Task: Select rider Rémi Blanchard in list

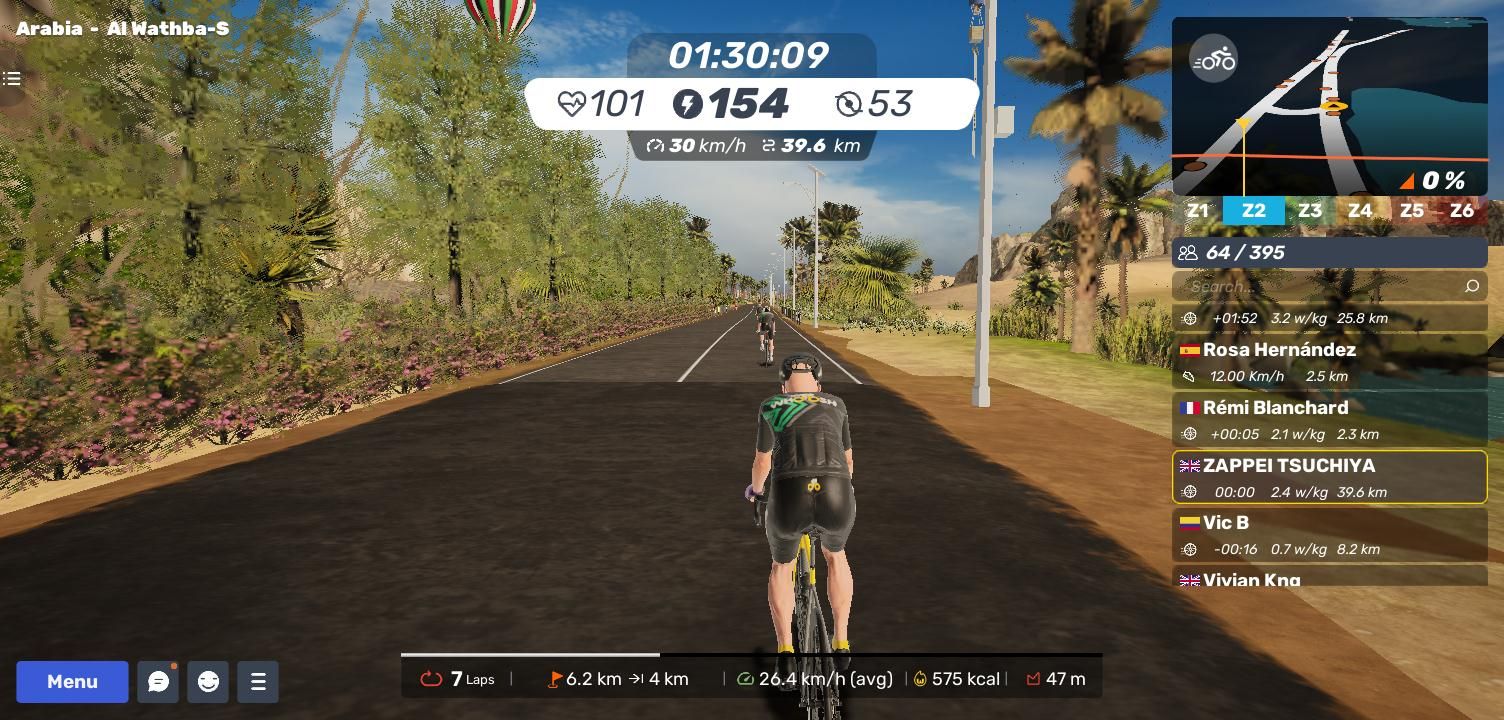Action: click(x=1329, y=419)
